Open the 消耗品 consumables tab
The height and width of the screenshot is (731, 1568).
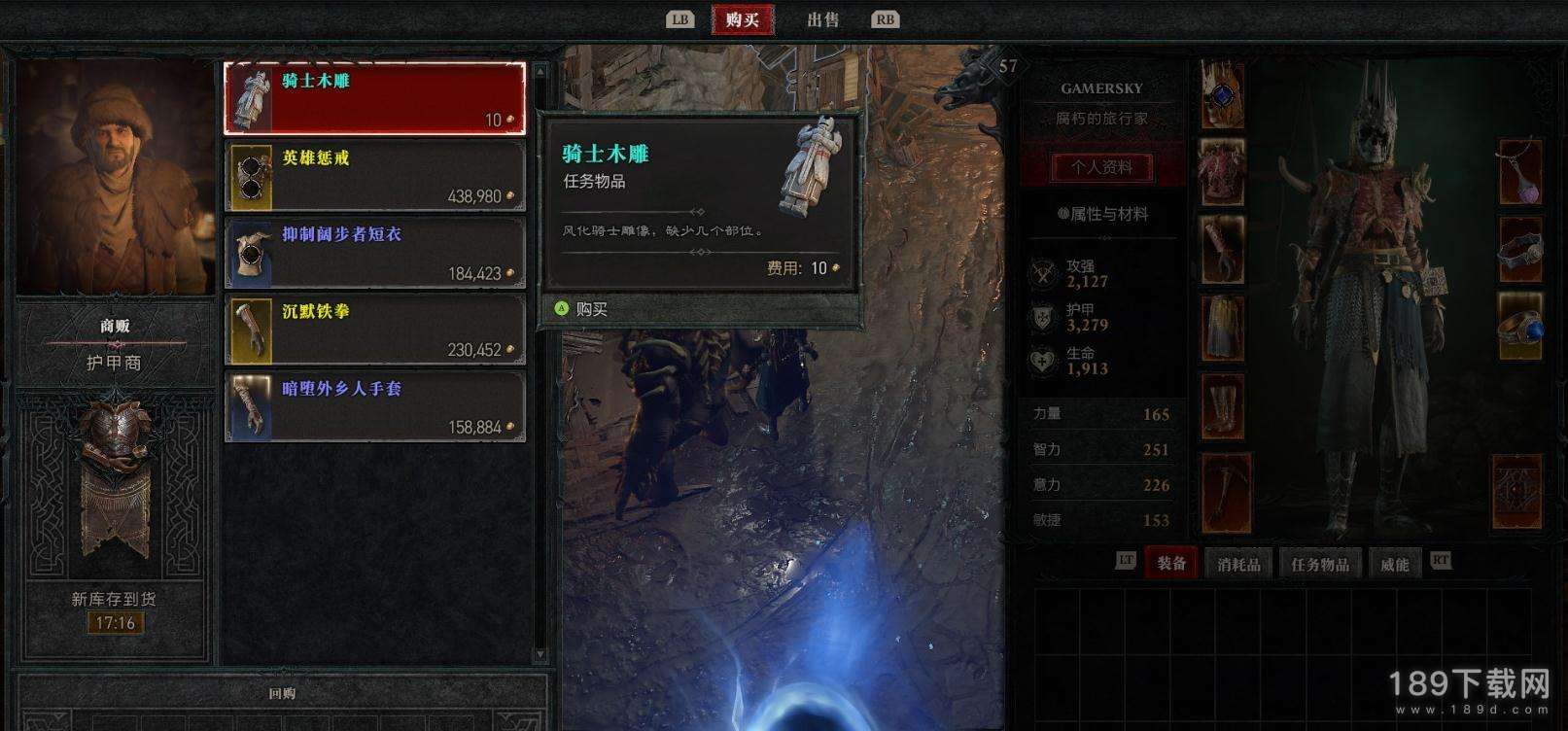pos(1238,564)
